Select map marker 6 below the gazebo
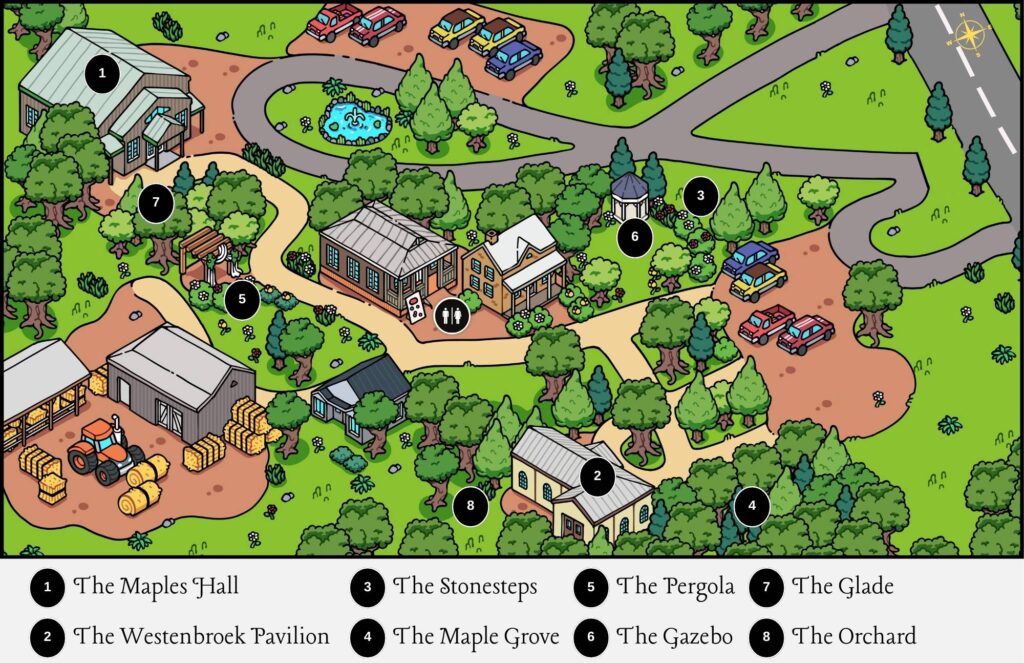 coord(634,238)
